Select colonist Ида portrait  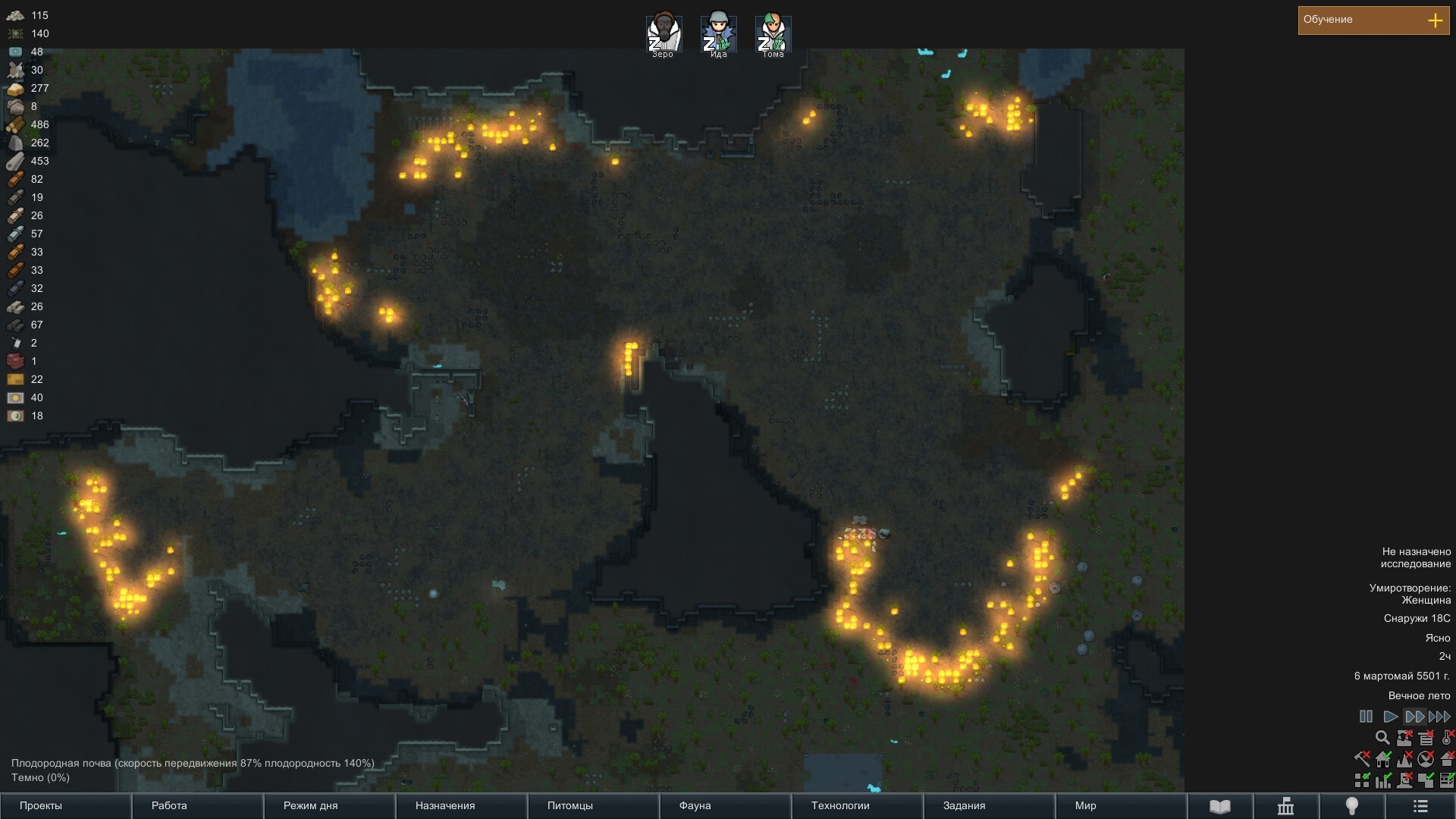[718, 34]
